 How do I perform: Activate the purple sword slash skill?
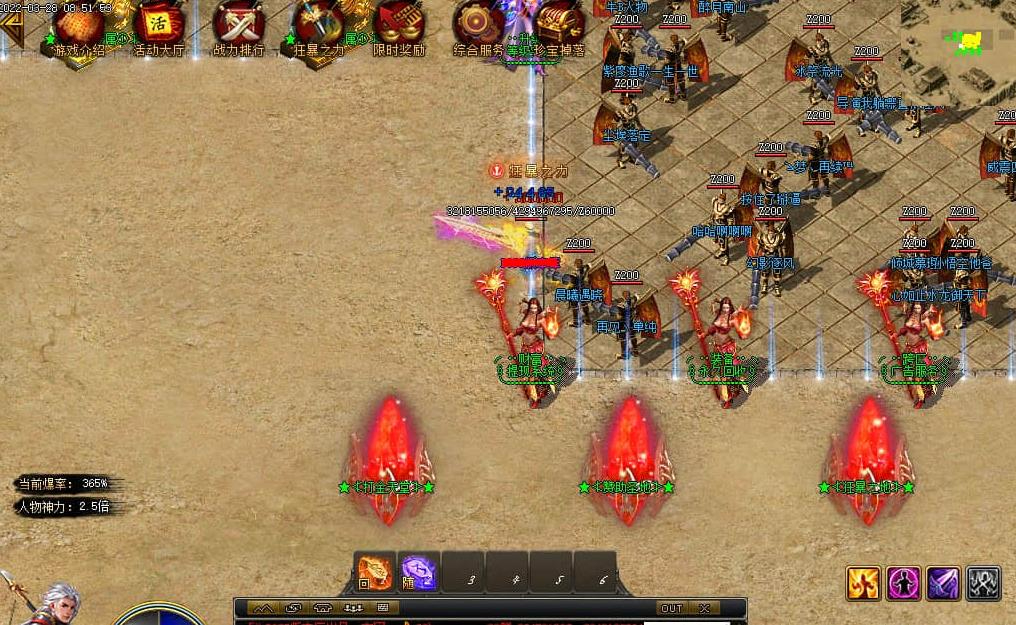point(943,583)
